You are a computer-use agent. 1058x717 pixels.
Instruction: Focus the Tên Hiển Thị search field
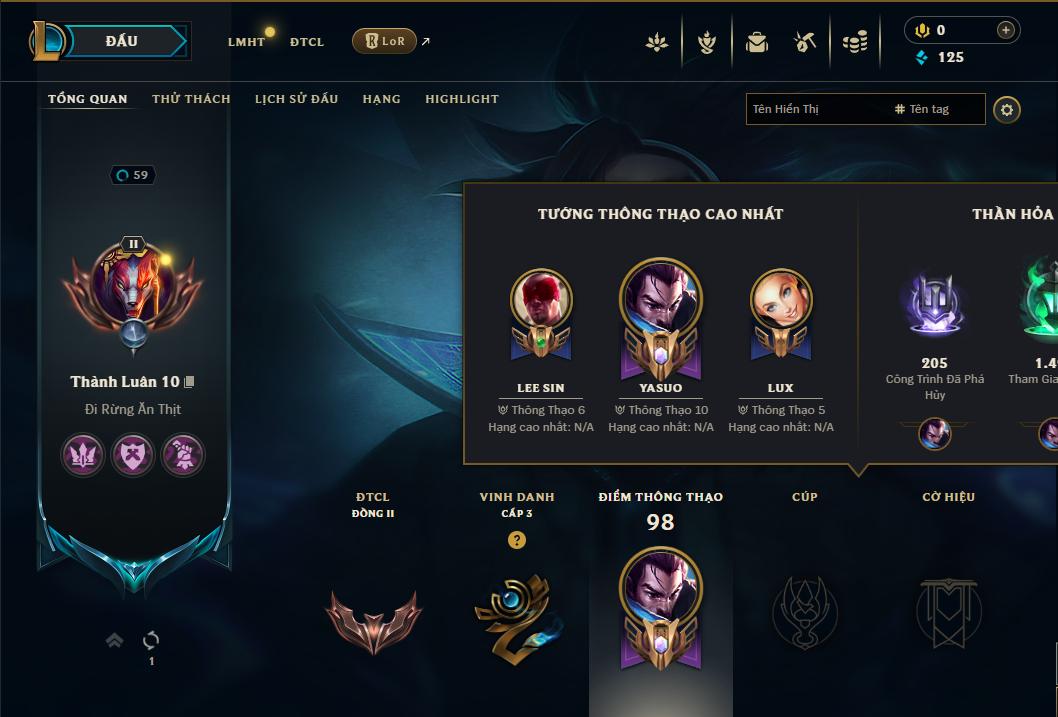[820, 109]
